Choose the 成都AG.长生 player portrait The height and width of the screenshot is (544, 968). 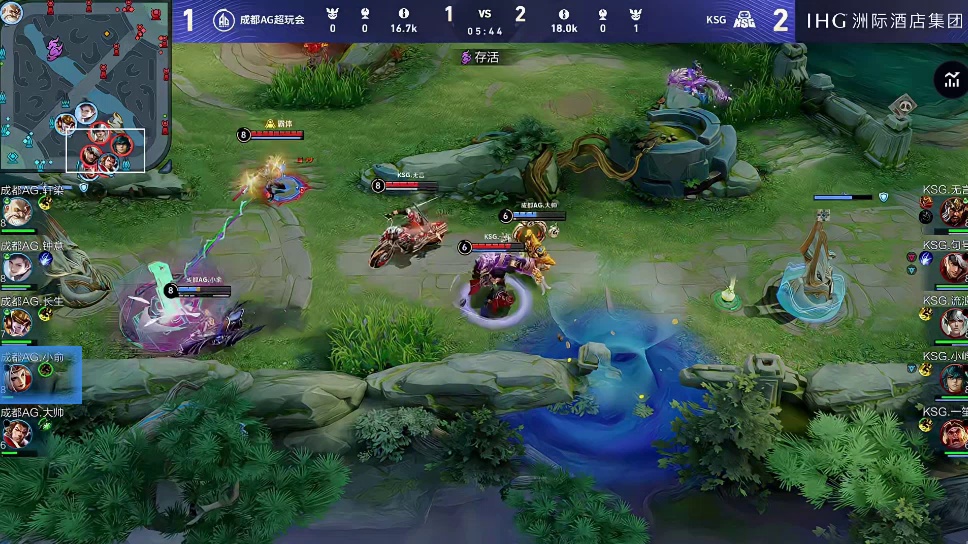17,323
